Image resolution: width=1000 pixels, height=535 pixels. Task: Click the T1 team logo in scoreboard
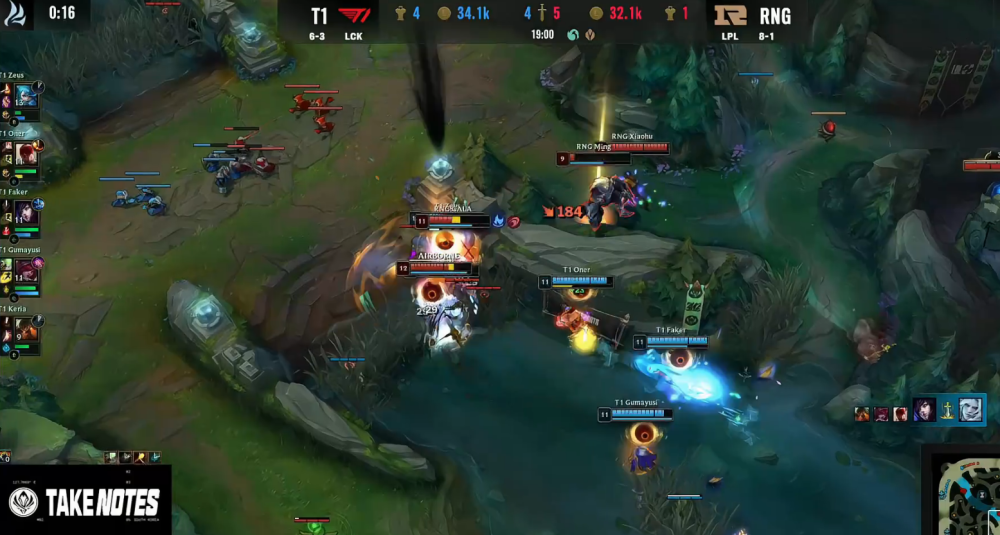coord(354,15)
